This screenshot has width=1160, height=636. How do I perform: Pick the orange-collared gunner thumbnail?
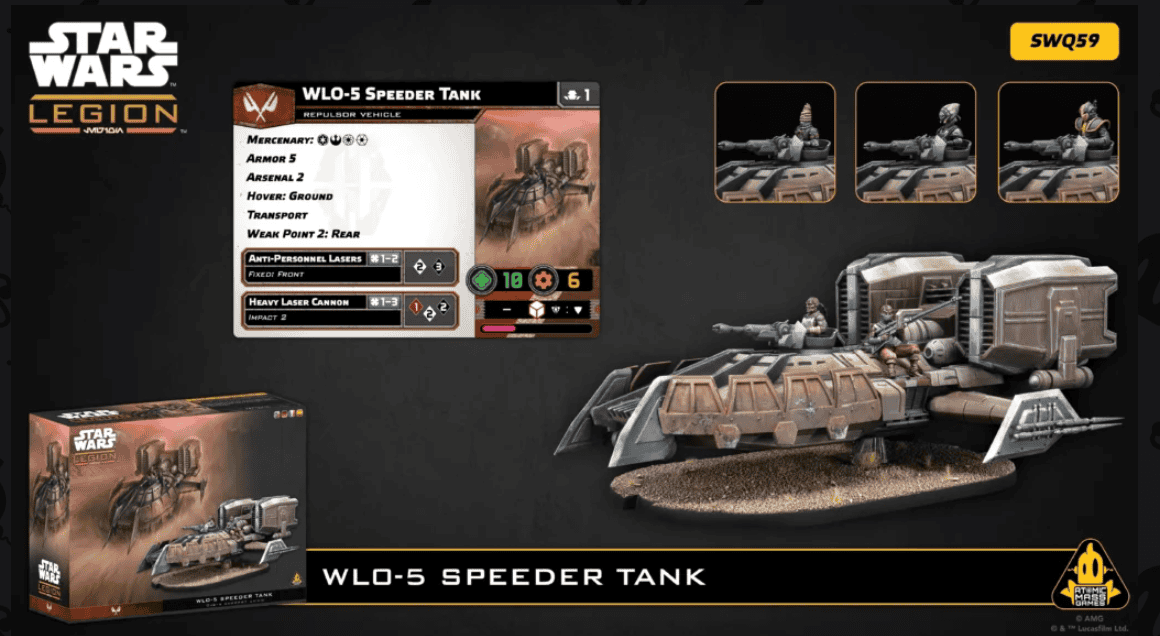1058,141
